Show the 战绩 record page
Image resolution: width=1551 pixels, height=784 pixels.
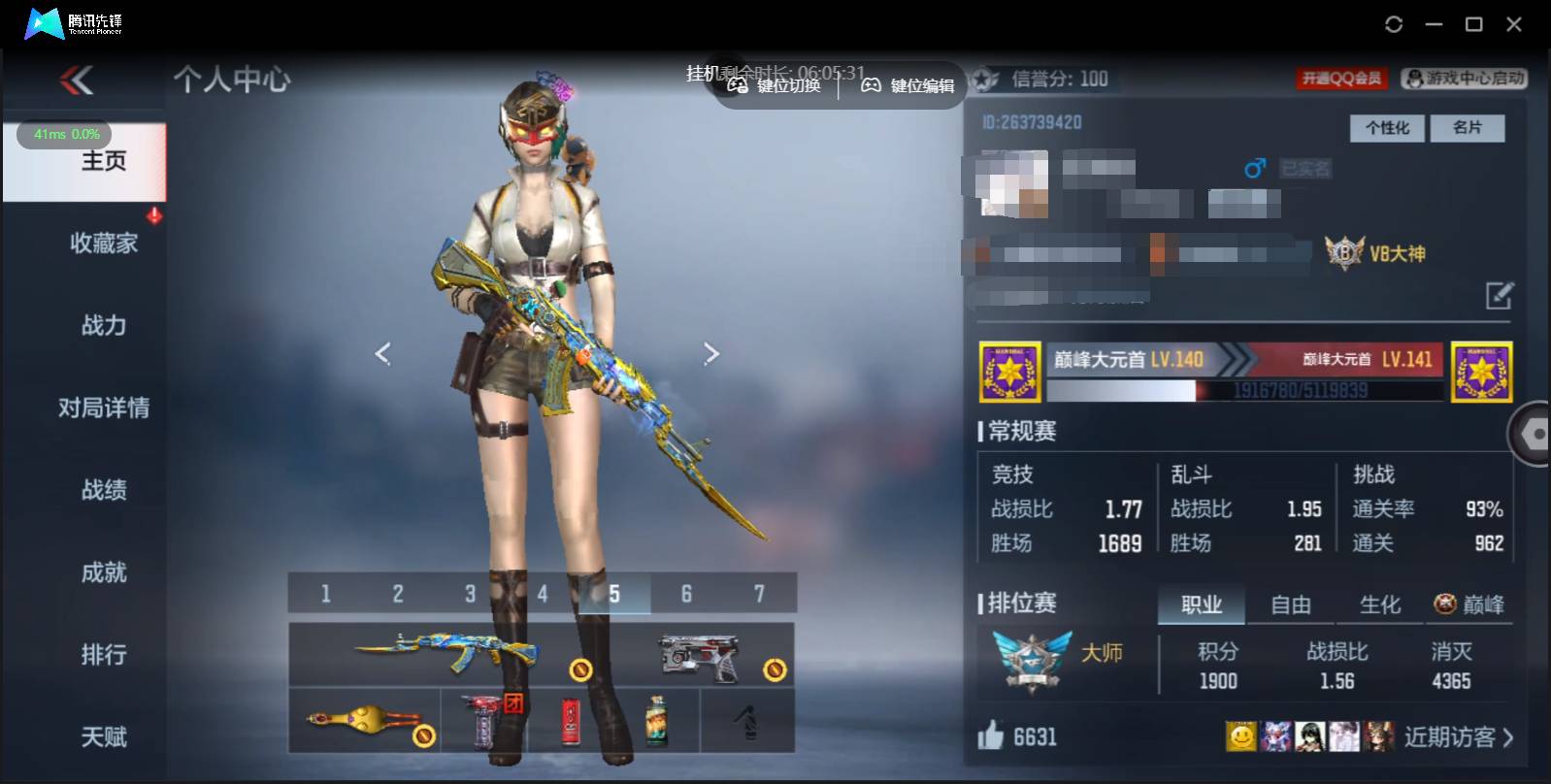pyautogui.click(x=104, y=490)
